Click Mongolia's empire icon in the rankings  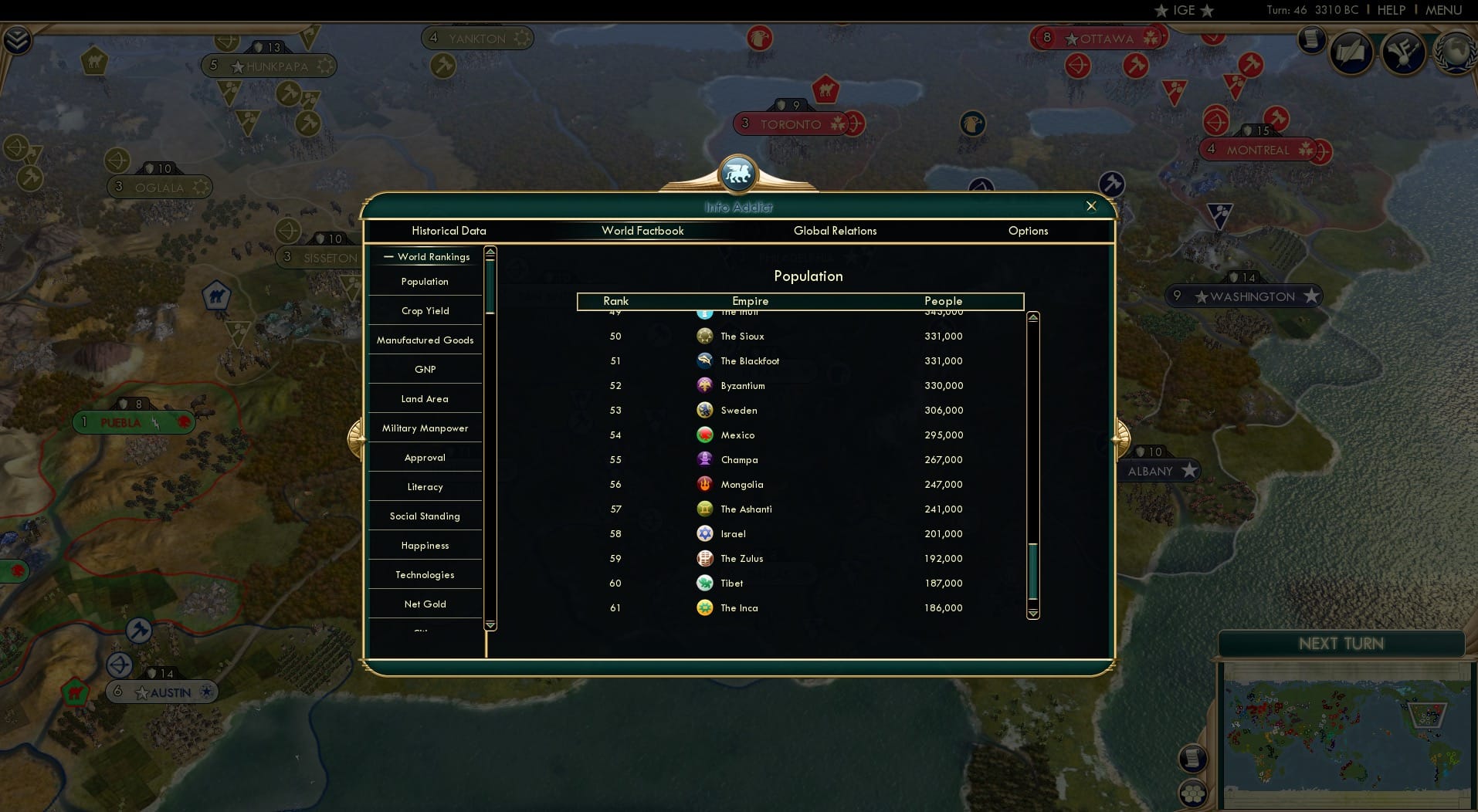(x=705, y=485)
